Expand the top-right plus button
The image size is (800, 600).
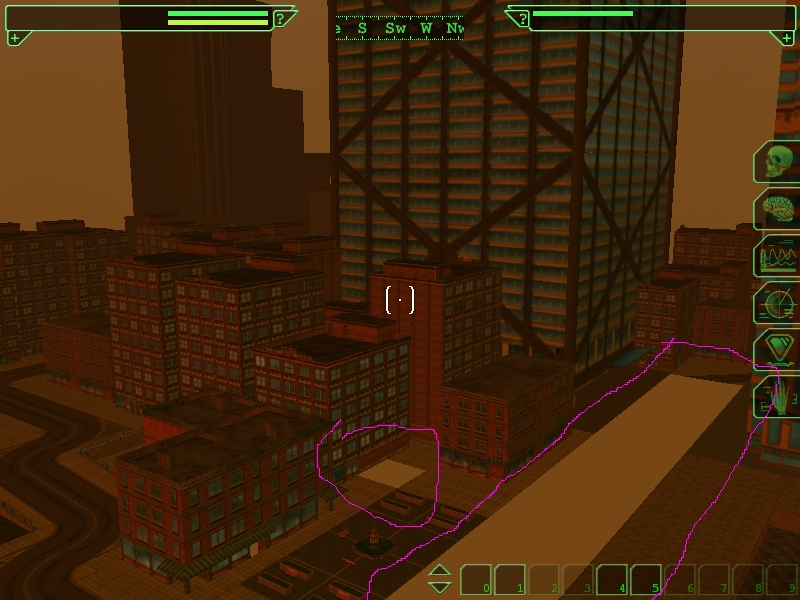(784, 38)
